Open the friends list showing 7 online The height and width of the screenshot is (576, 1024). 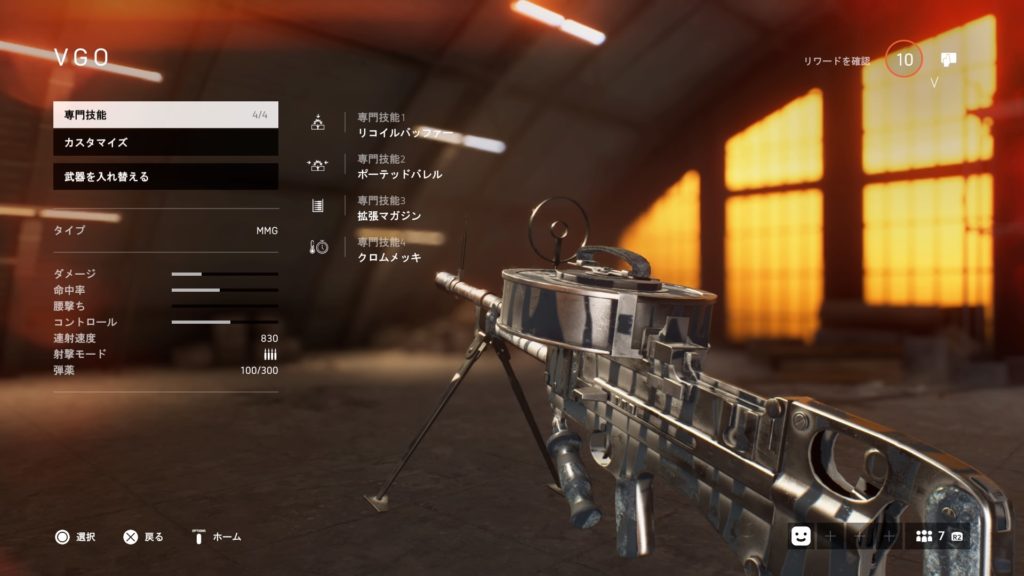(x=937, y=536)
